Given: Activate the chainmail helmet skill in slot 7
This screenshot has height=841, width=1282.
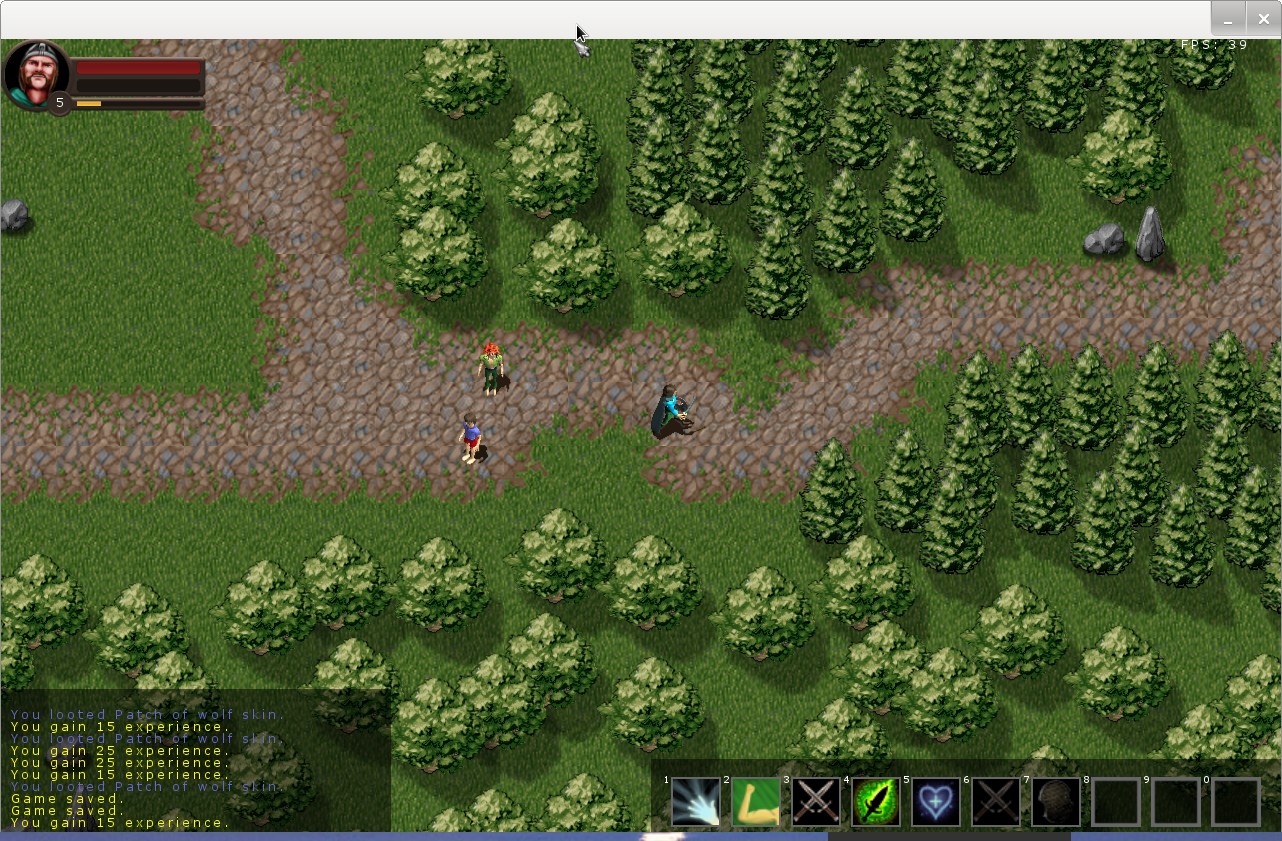Looking at the screenshot, I should click(x=1056, y=802).
